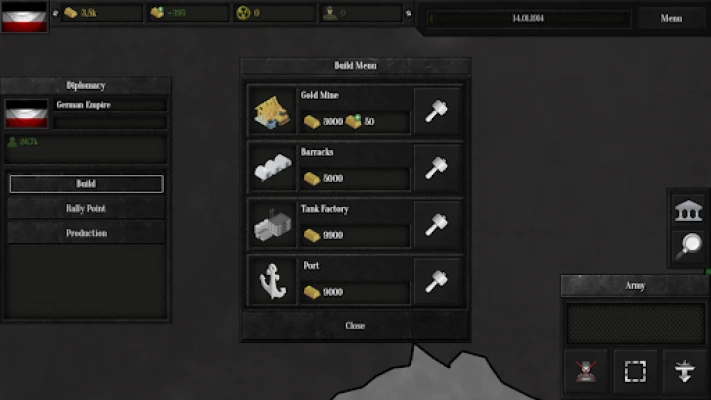The width and height of the screenshot is (711, 400).
Task: Click the bank building icon
Action: pyautogui.click(x=688, y=211)
